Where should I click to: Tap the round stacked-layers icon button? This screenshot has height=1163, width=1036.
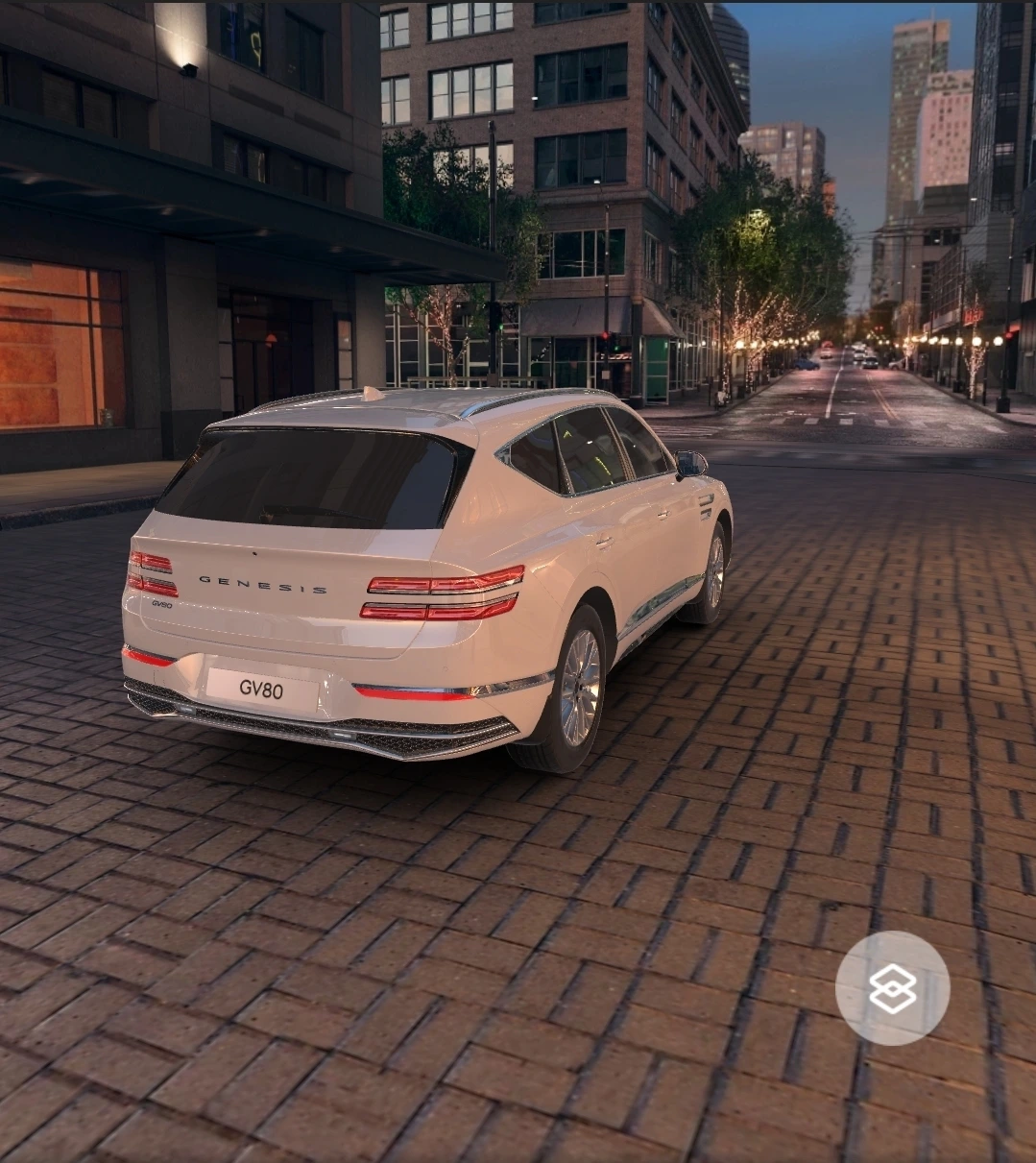892,988
